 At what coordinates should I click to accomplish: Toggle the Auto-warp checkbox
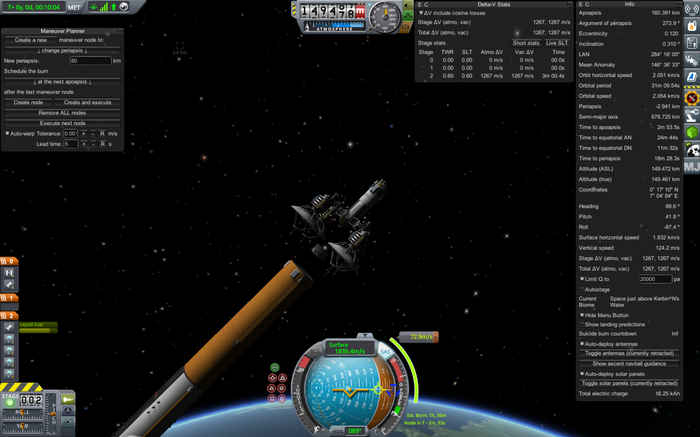(x=6, y=133)
